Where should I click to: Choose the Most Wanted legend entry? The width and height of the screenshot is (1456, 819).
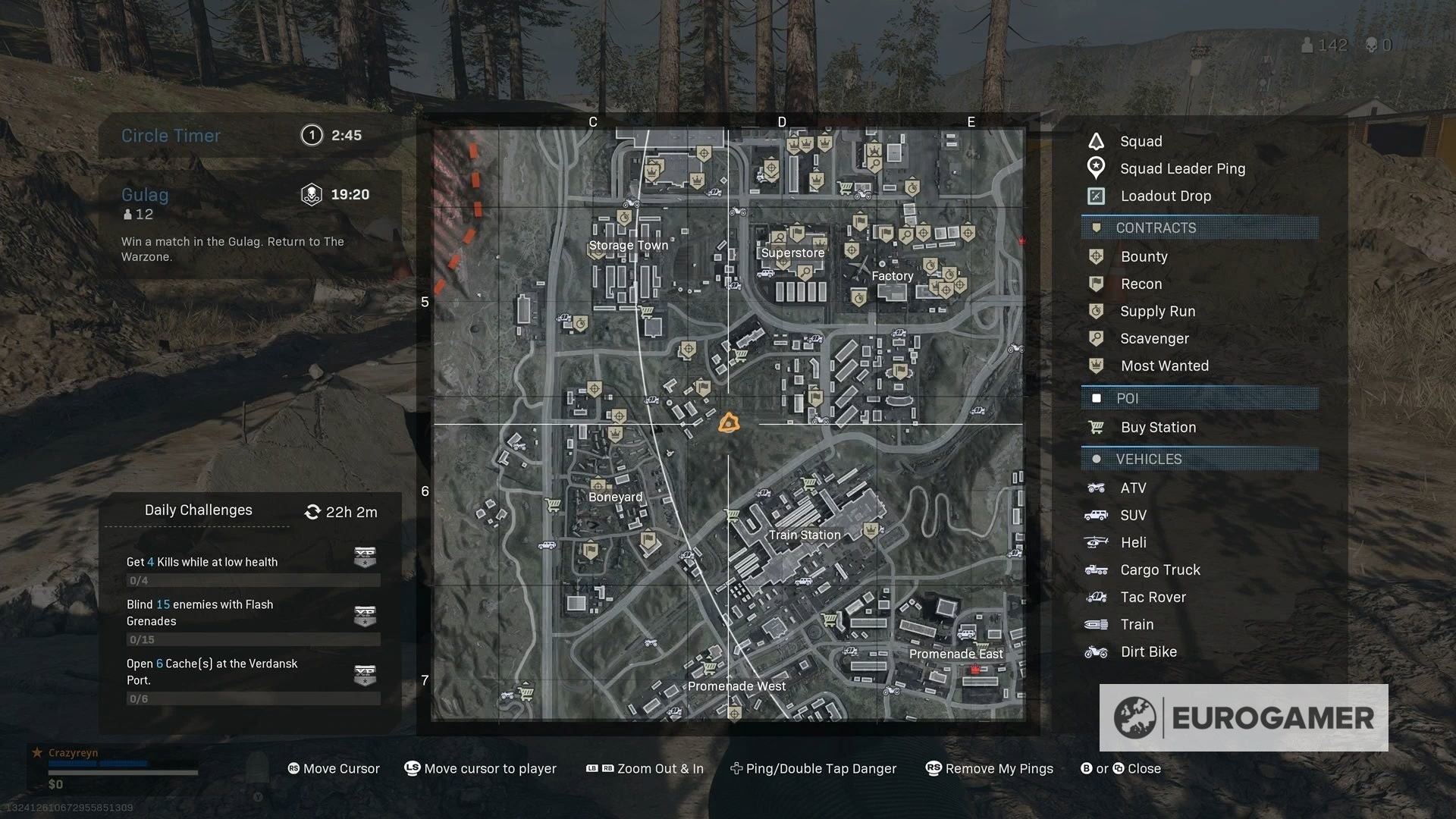pos(1164,366)
